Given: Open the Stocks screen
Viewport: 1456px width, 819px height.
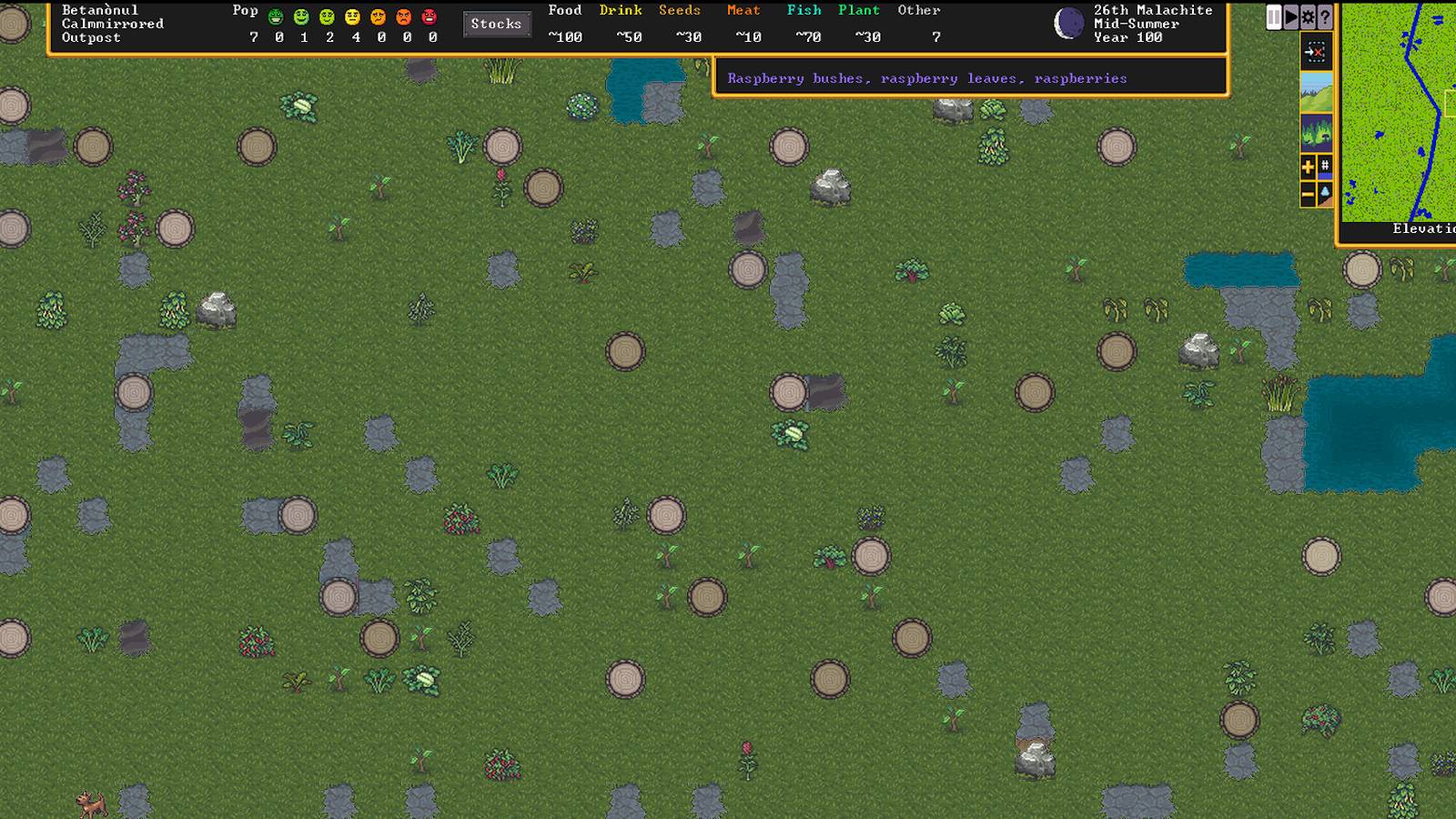Looking at the screenshot, I should [x=496, y=24].
